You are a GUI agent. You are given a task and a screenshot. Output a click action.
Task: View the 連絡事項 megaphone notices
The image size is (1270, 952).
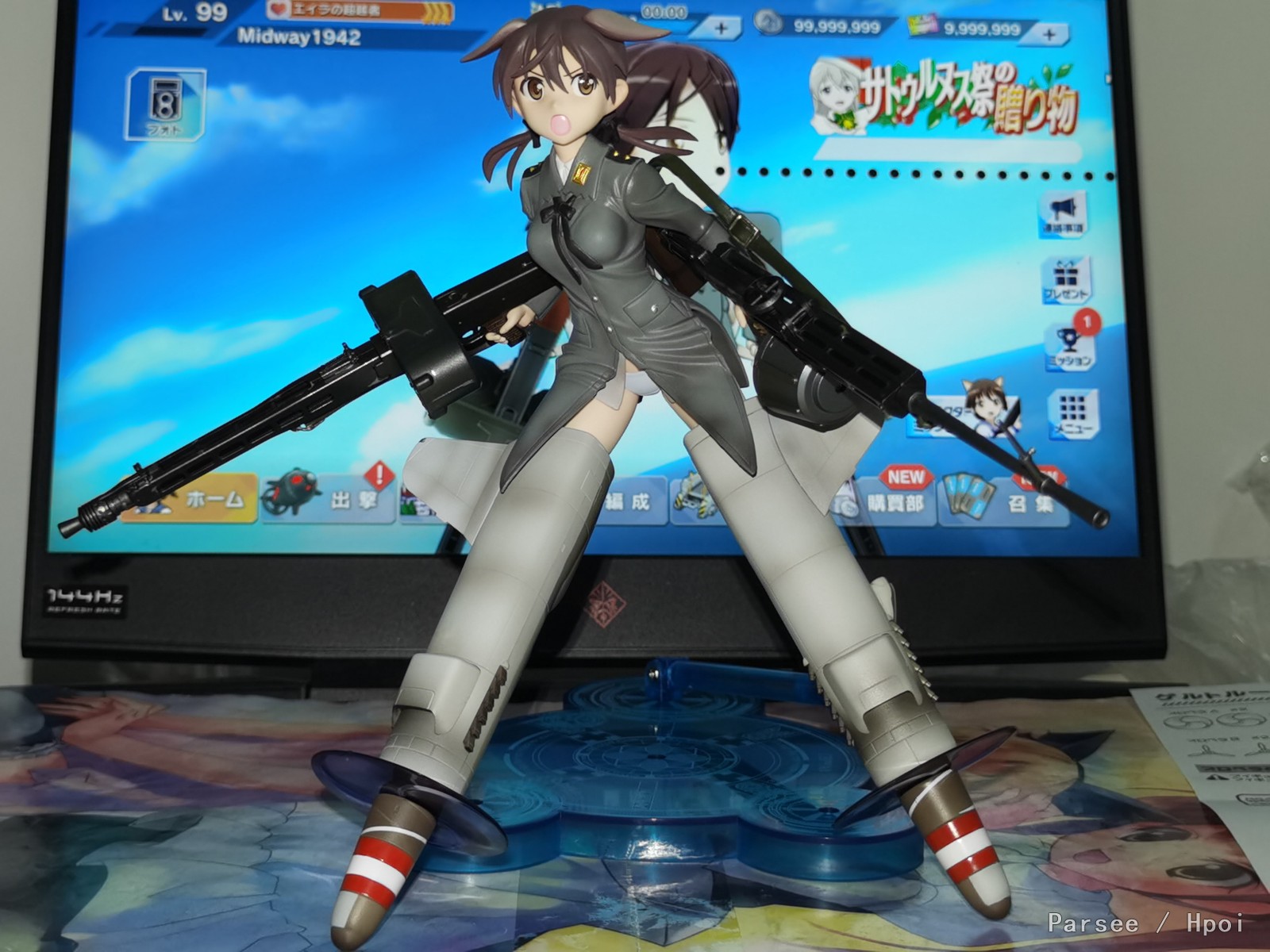[1063, 213]
